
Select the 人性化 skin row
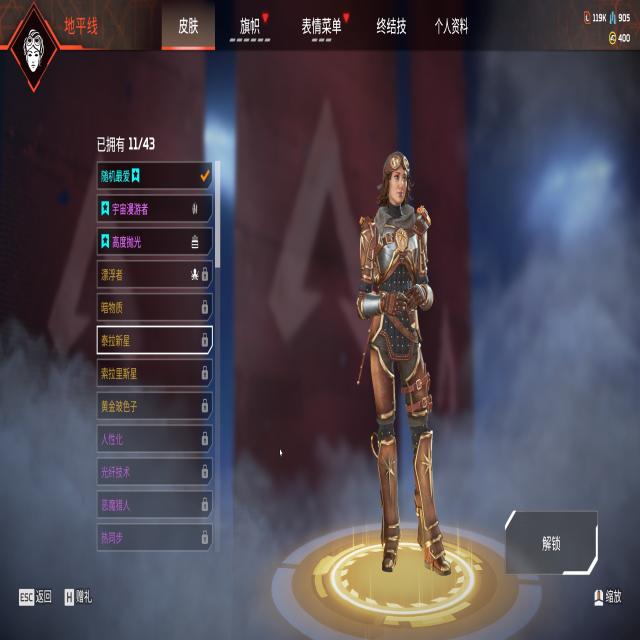[154, 439]
